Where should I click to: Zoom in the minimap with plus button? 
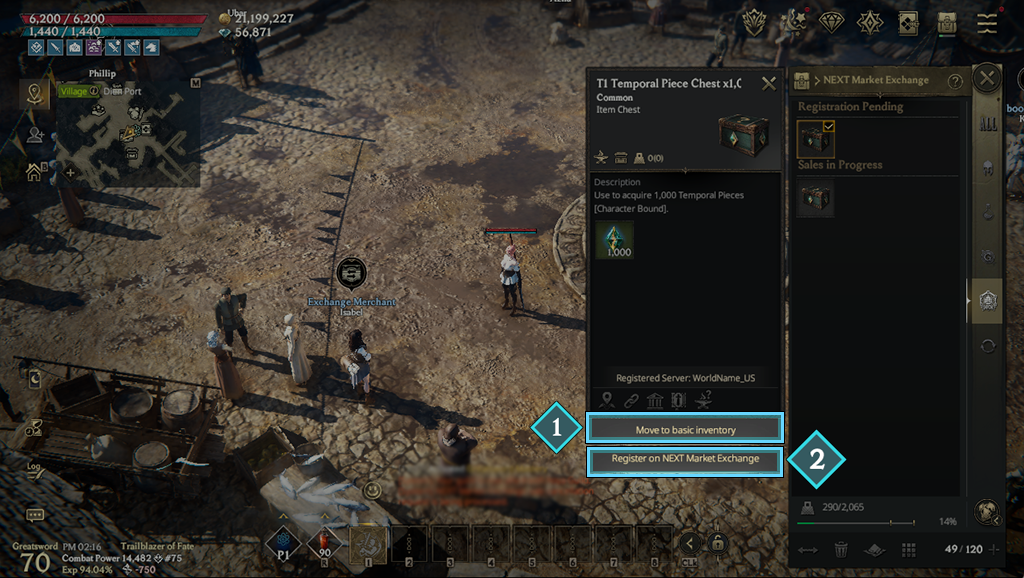[70, 172]
